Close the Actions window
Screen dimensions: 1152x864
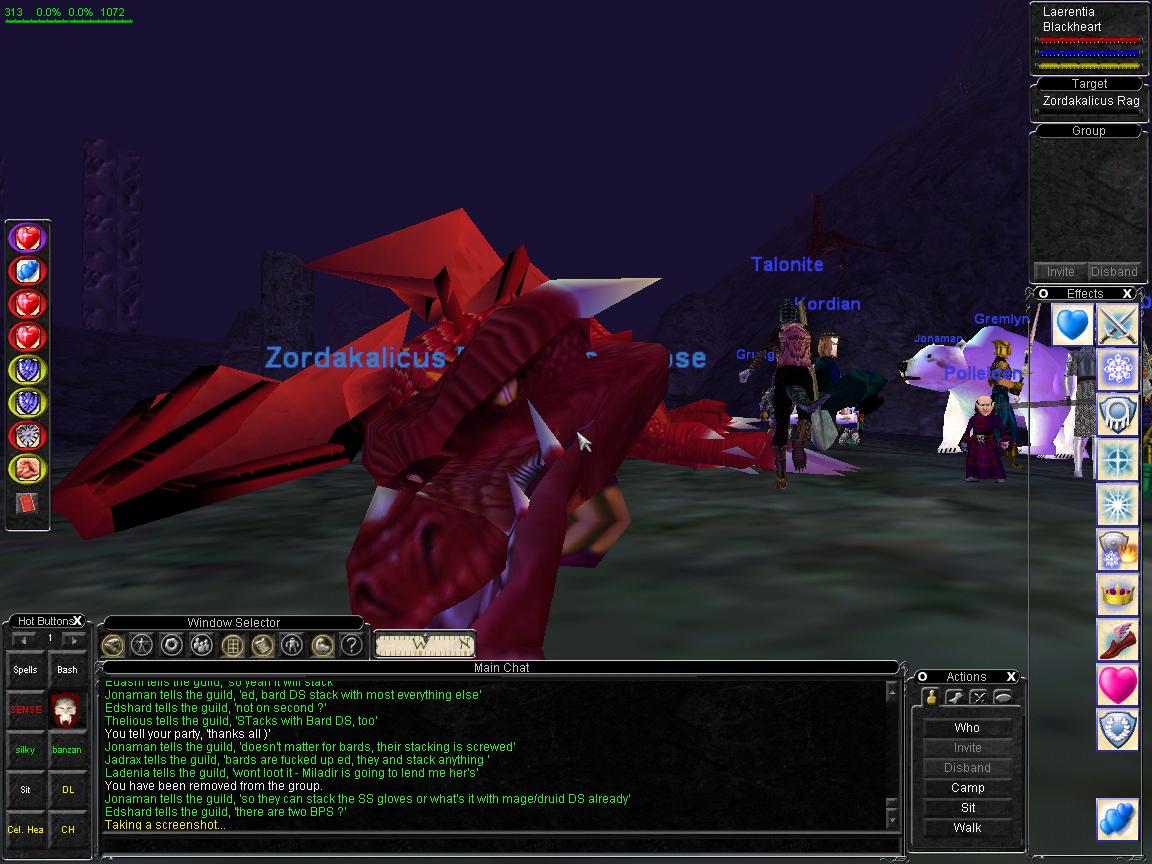coord(1011,677)
